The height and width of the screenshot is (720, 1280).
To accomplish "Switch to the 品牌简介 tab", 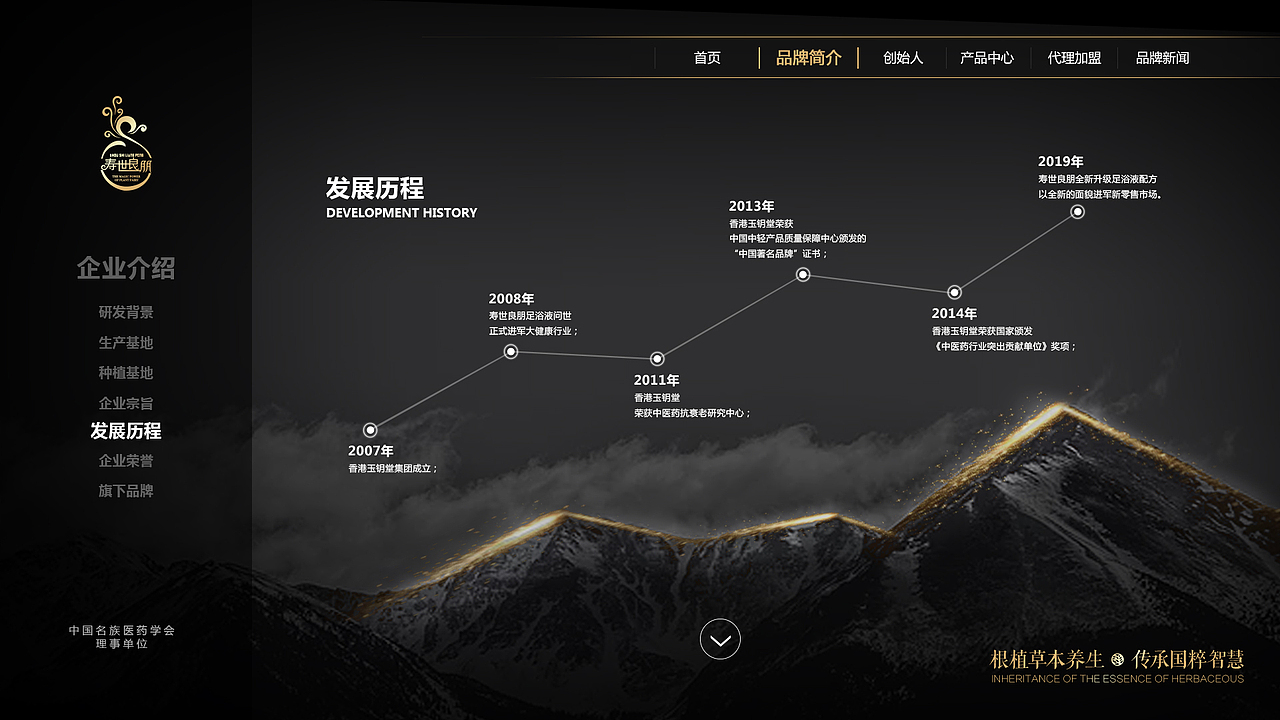I will coord(808,58).
